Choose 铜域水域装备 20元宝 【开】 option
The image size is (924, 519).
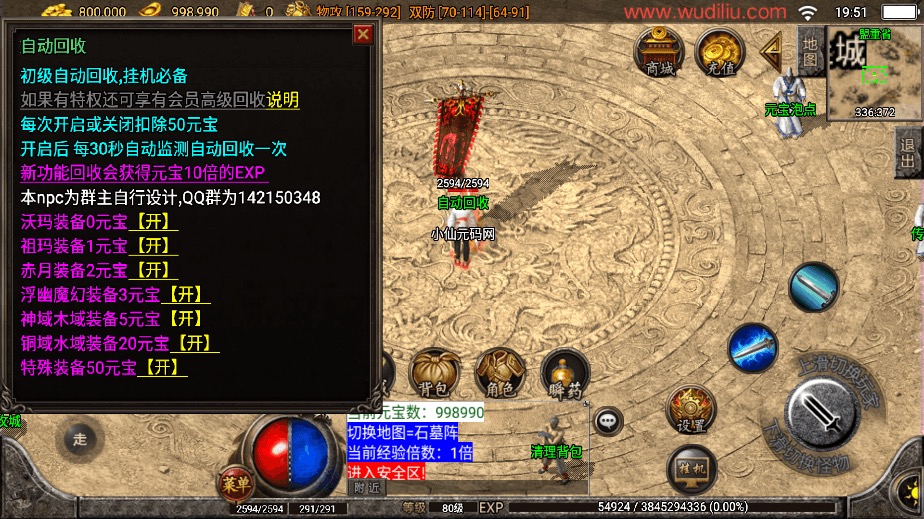click(196, 343)
